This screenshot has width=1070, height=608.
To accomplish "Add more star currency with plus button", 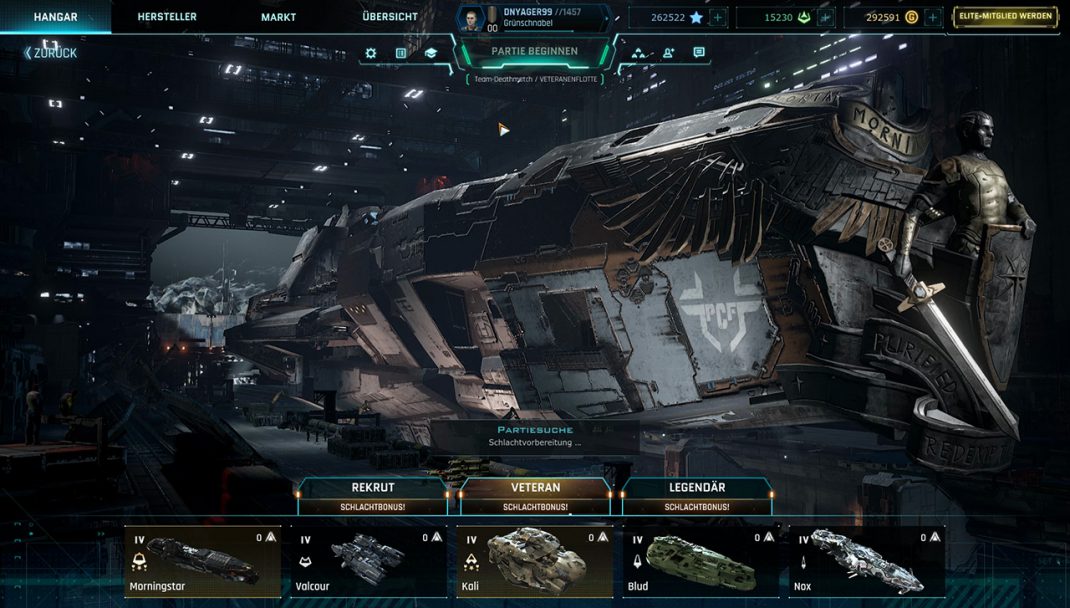I will (x=717, y=17).
